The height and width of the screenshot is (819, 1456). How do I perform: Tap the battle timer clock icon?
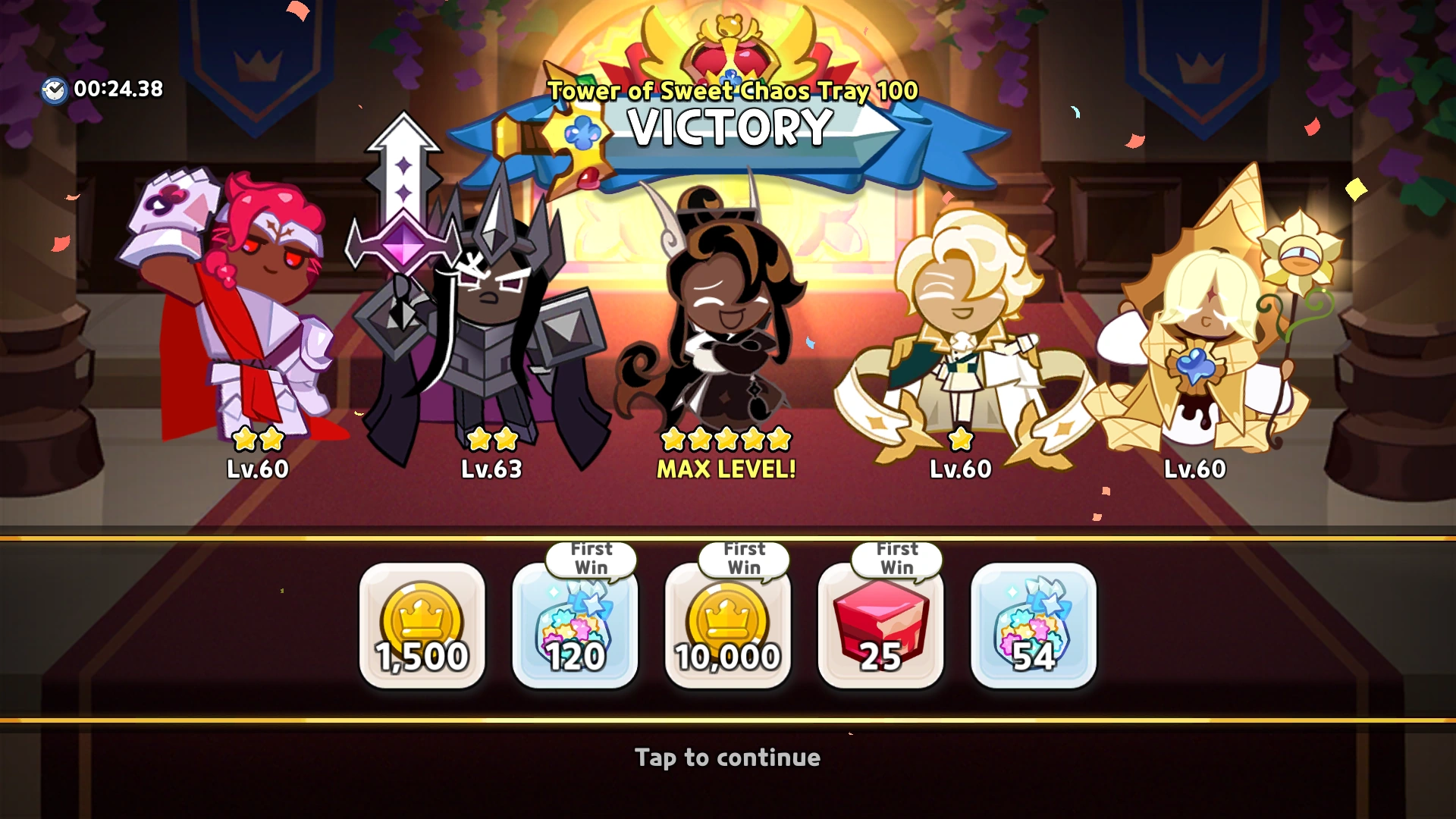tap(53, 88)
